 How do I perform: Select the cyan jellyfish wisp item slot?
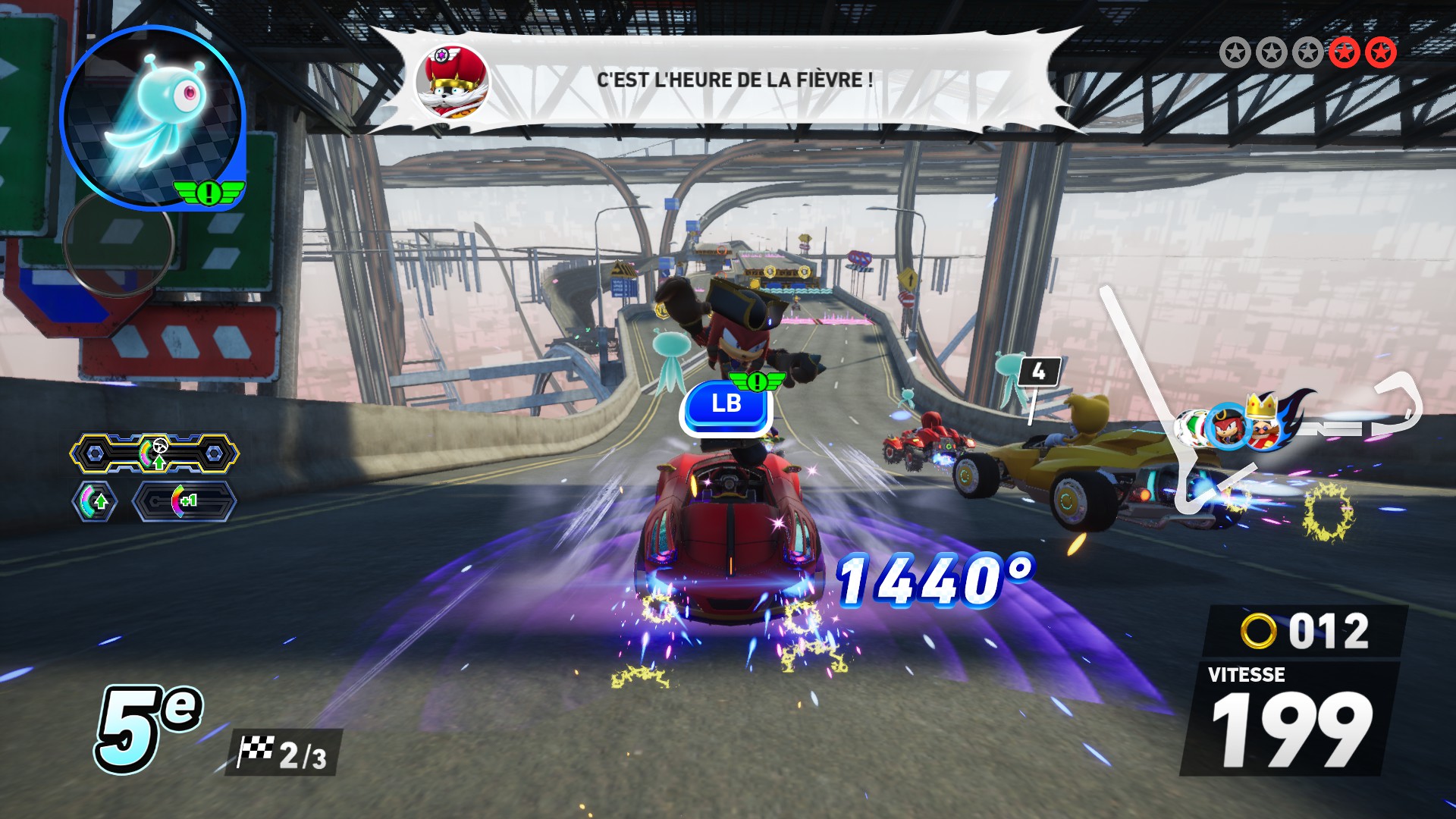152,116
